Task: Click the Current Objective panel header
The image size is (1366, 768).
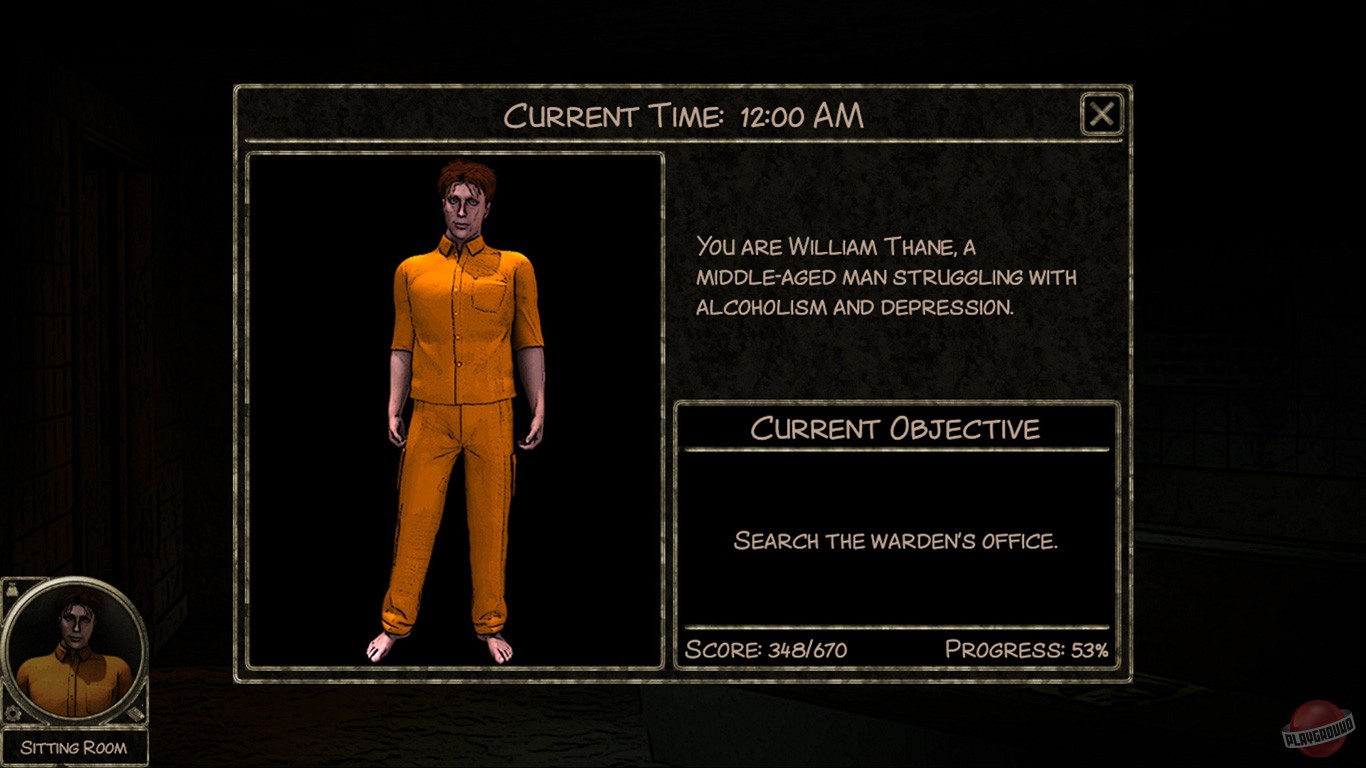Action: (x=897, y=427)
